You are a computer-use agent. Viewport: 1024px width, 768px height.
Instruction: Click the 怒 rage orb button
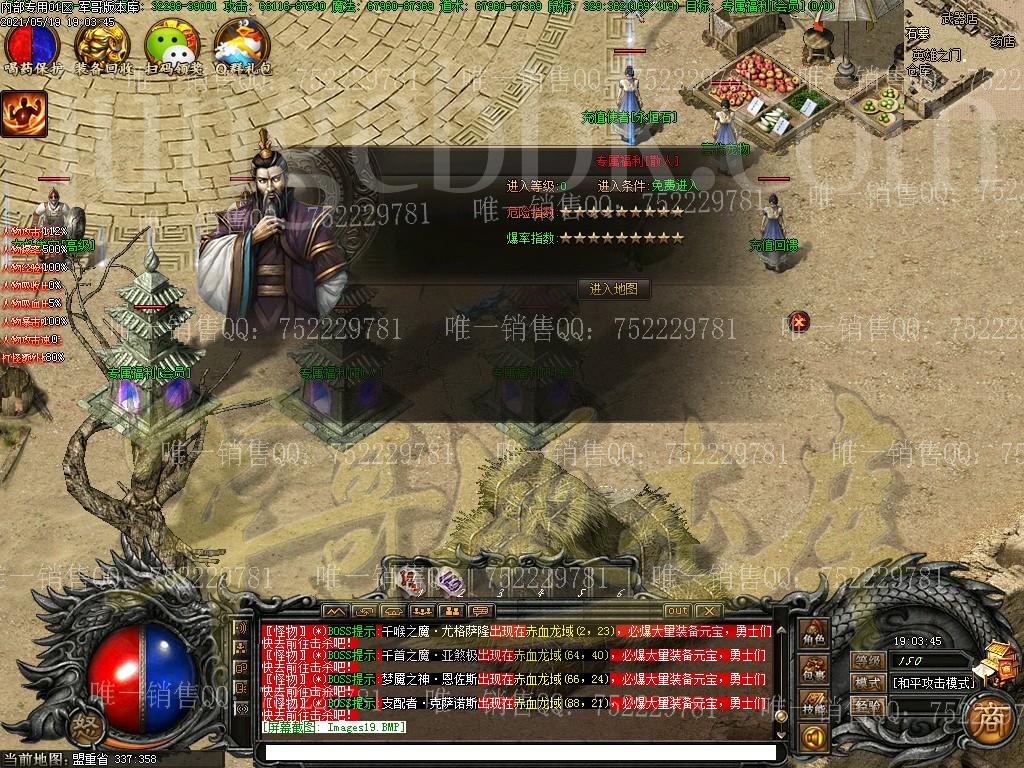pyautogui.click(x=87, y=725)
